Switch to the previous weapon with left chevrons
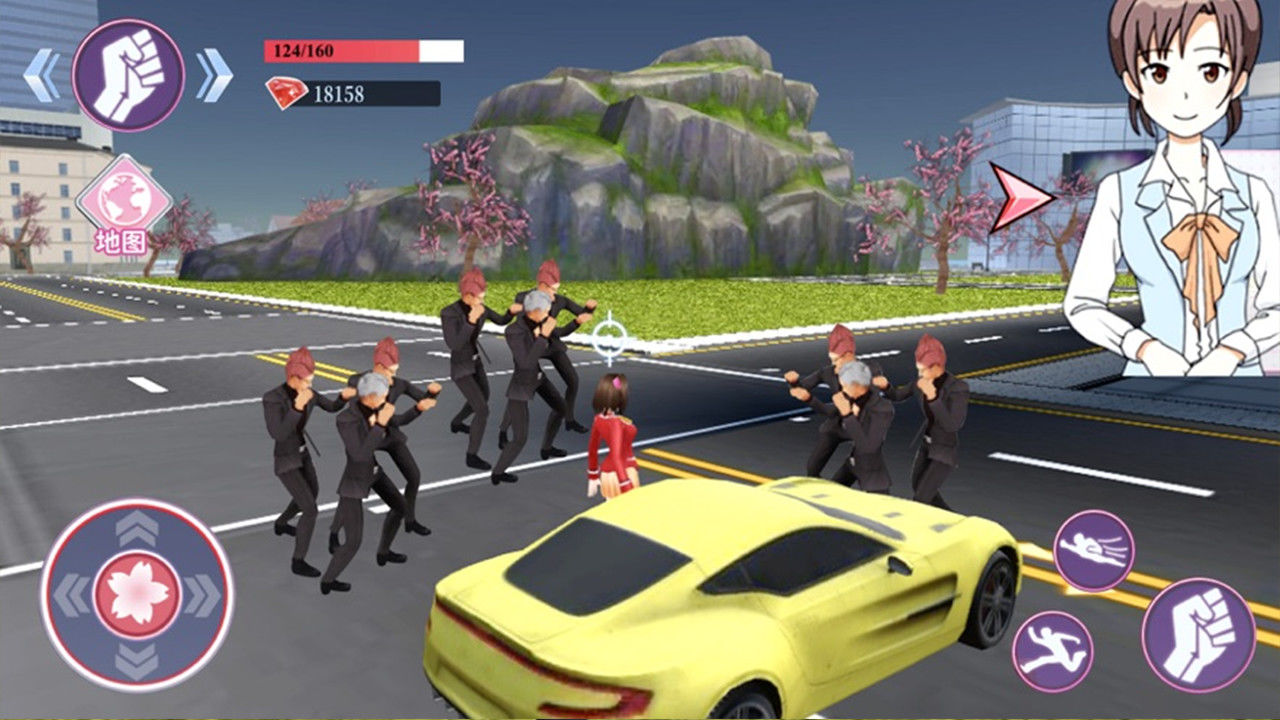The image size is (1280, 720). pos(41,75)
